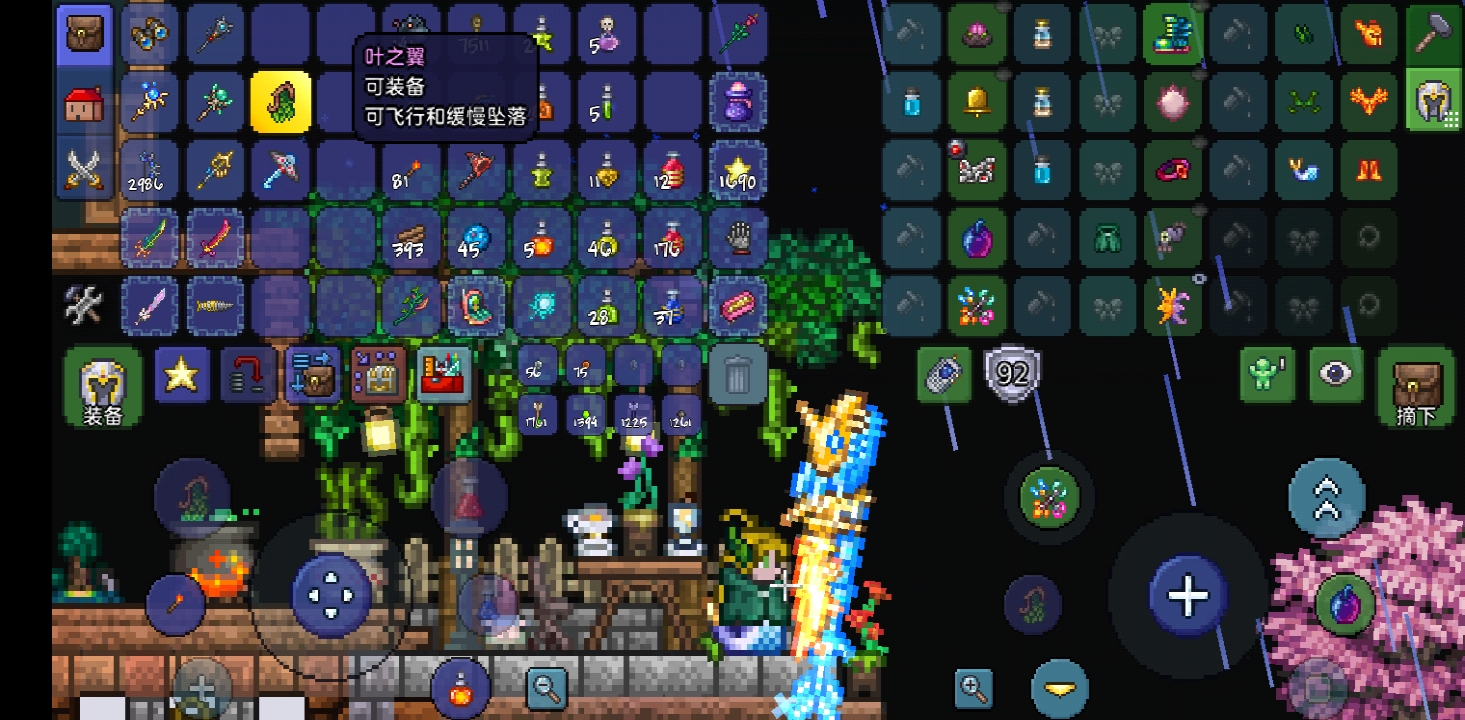Switch to the crossed swords PvP tab
This screenshot has width=1465, height=720.
(x=85, y=168)
